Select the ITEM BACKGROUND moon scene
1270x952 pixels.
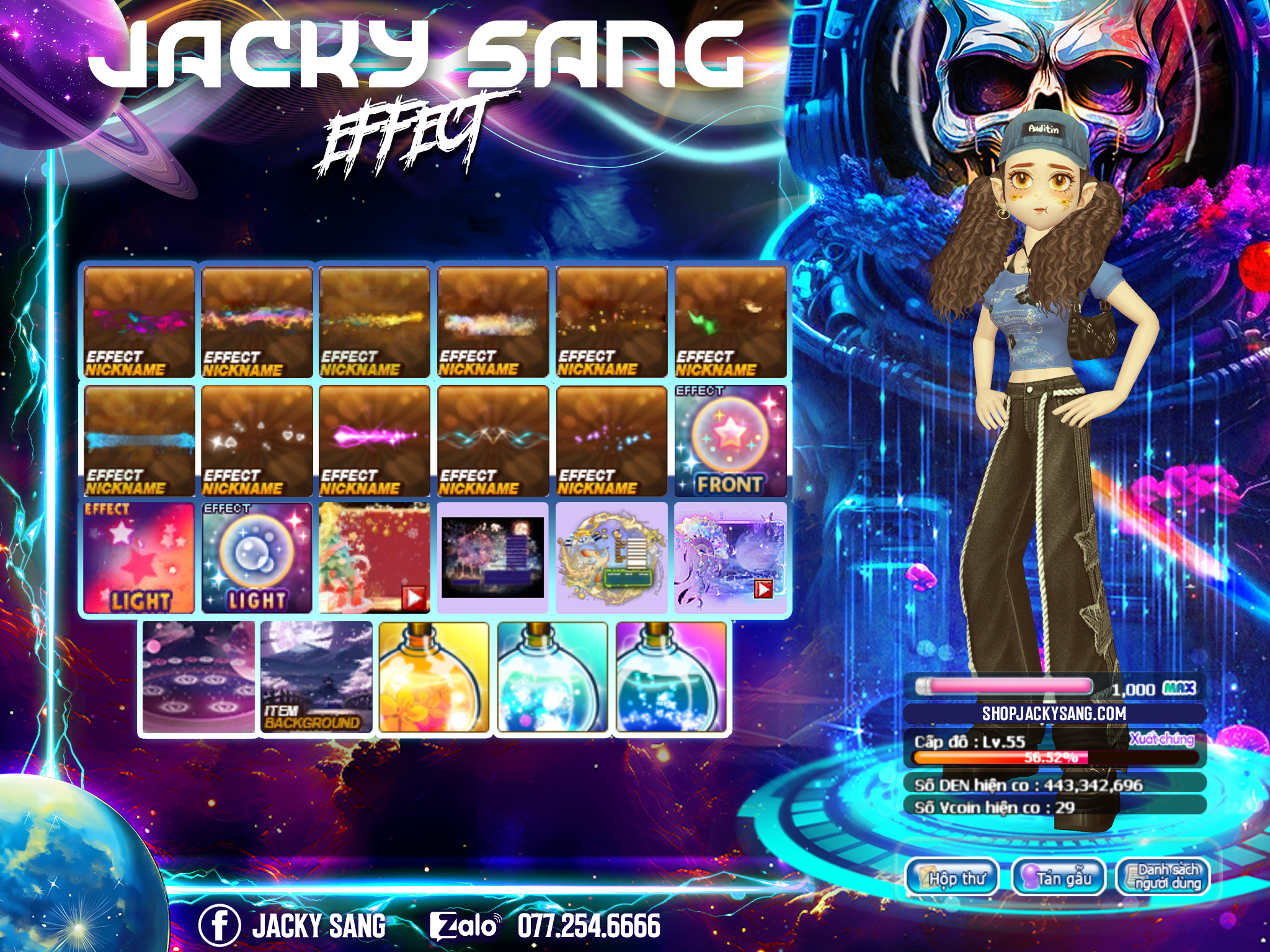pos(316,677)
